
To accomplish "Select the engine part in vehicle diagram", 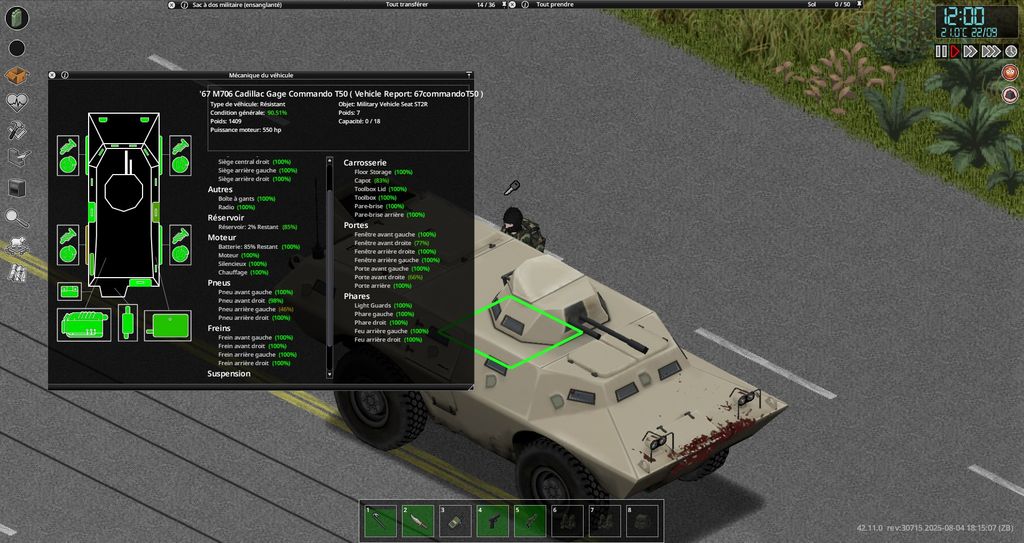I will click(x=82, y=323).
